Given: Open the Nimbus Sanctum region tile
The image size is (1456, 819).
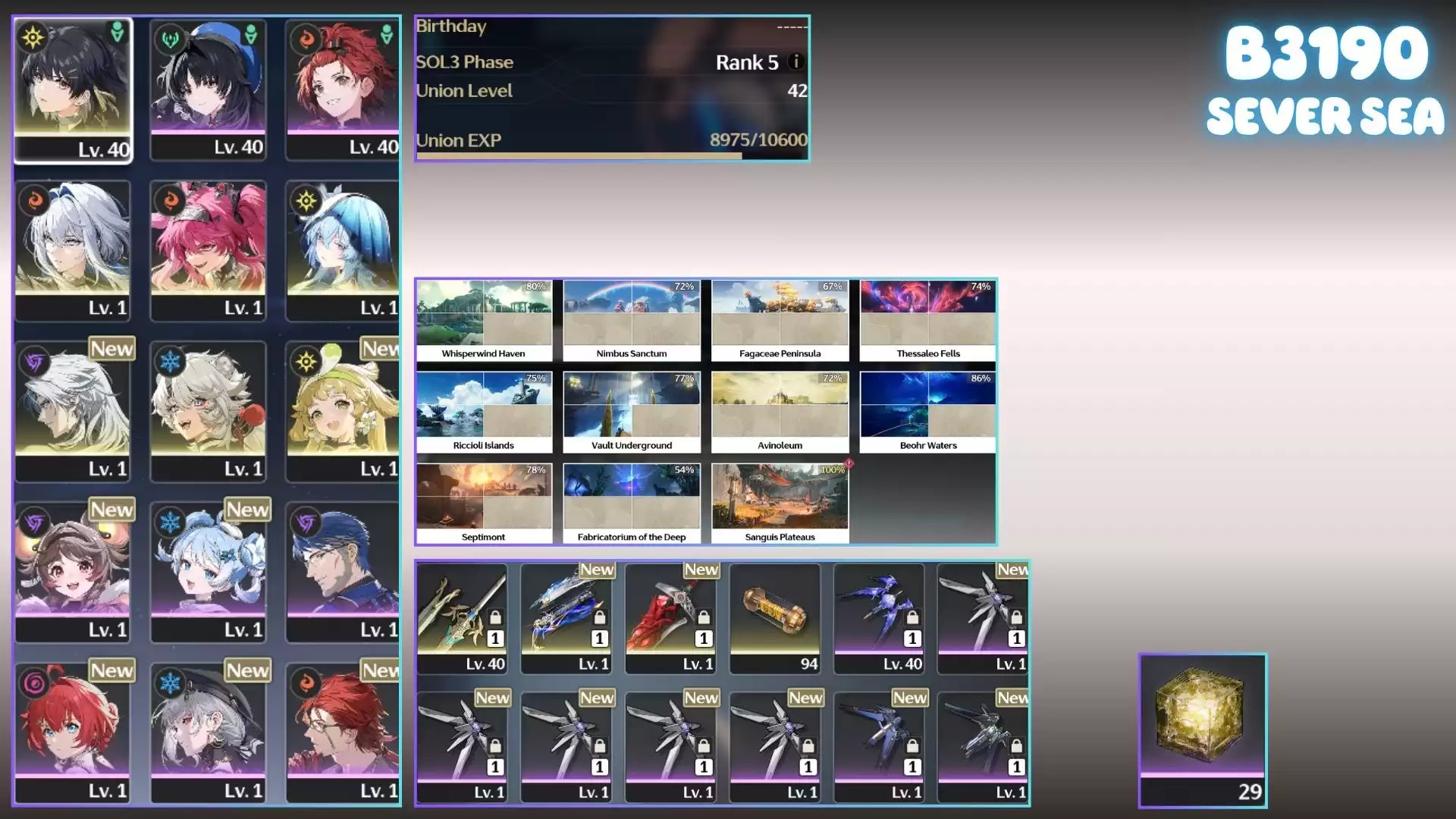Looking at the screenshot, I should 632,320.
